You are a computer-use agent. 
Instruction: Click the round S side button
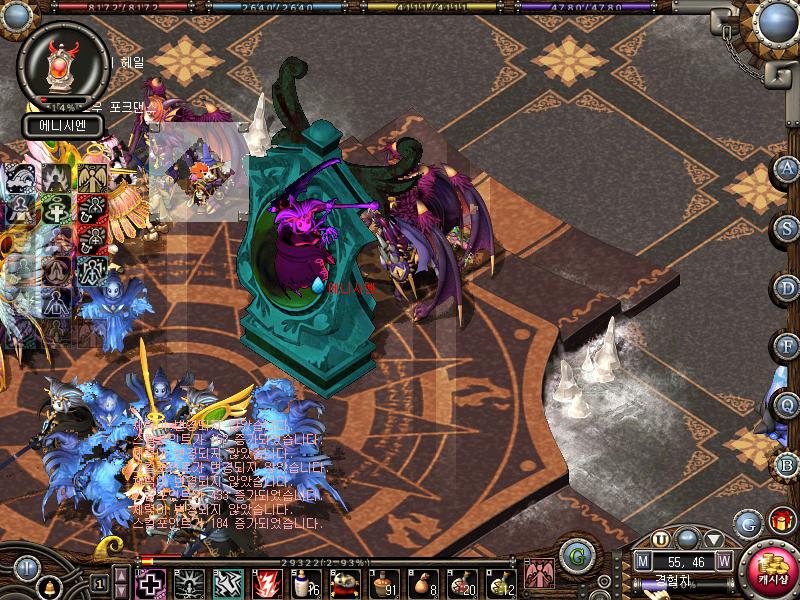point(787,227)
